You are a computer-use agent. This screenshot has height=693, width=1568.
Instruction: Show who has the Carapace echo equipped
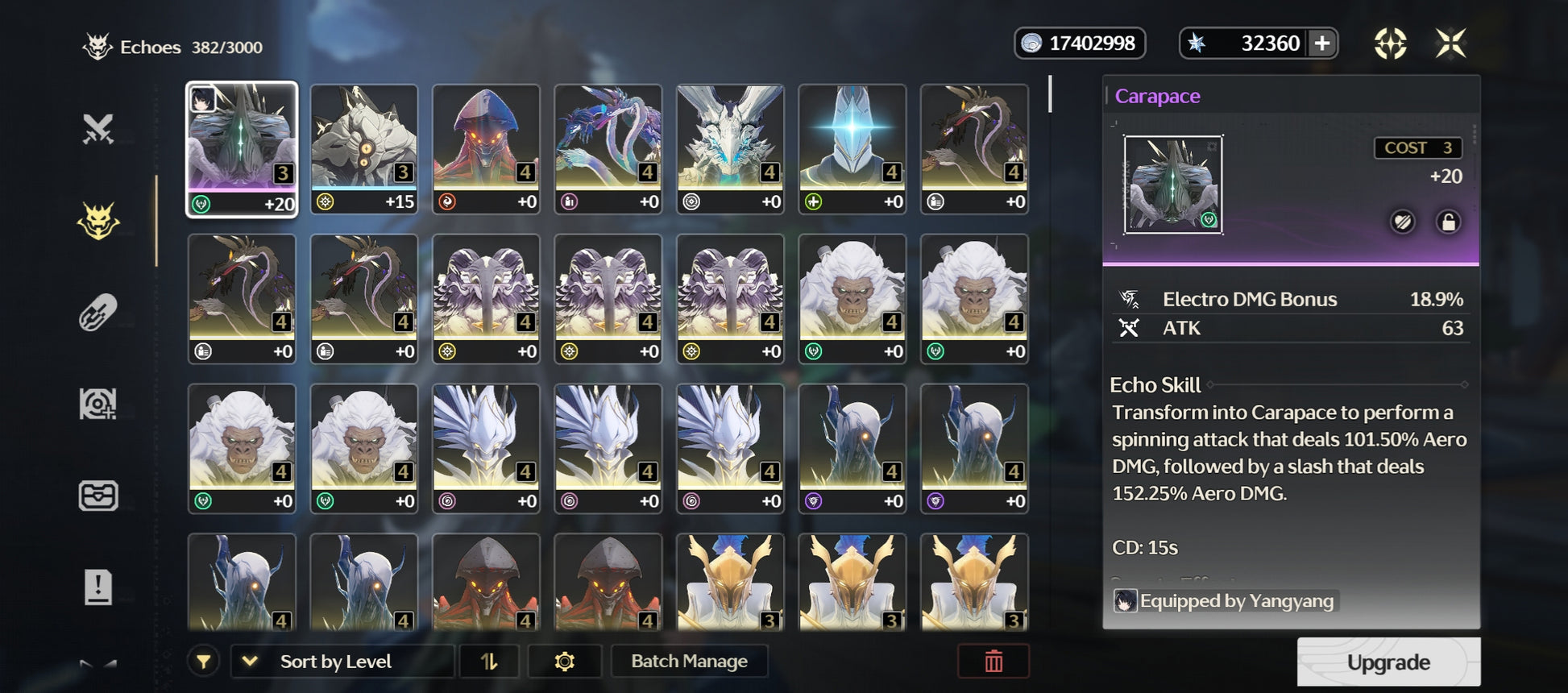(x=1226, y=600)
